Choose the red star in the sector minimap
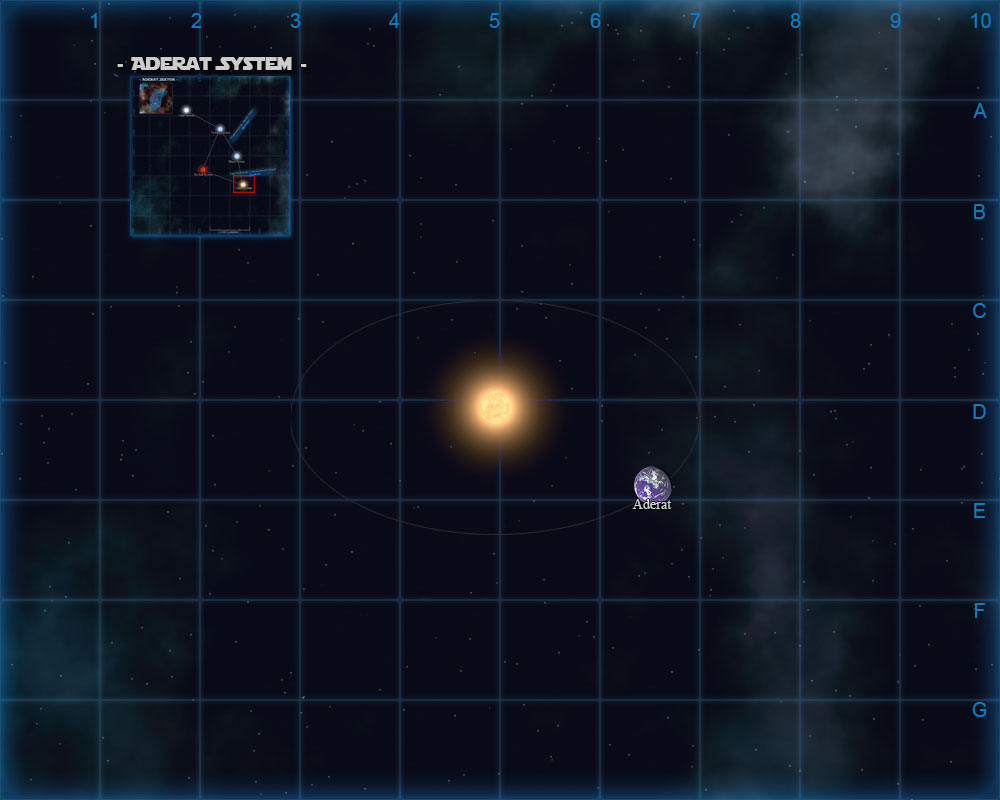This screenshot has height=800, width=1000. tap(203, 170)
